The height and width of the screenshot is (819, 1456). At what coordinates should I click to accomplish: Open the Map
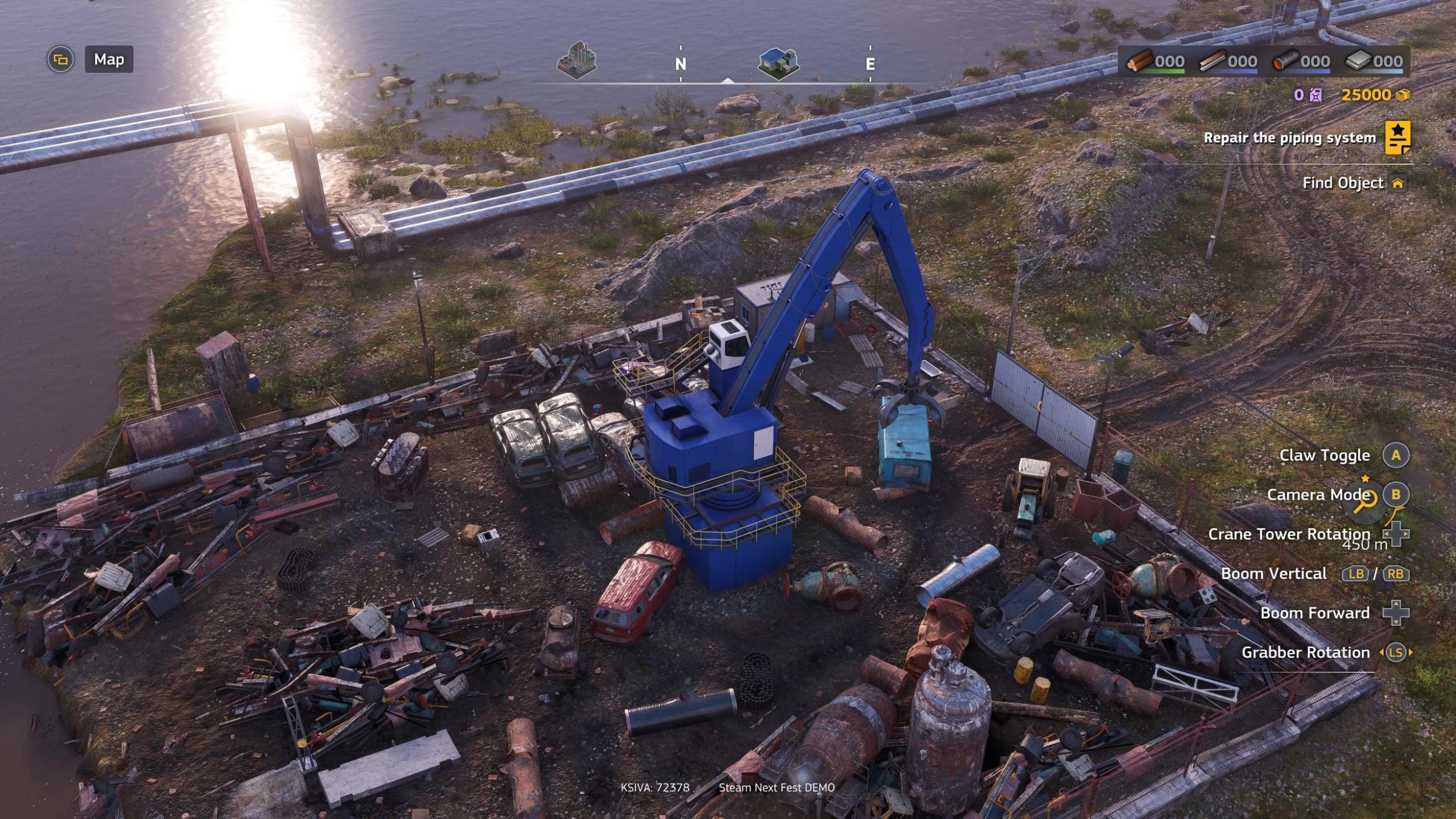pos(109,59)
